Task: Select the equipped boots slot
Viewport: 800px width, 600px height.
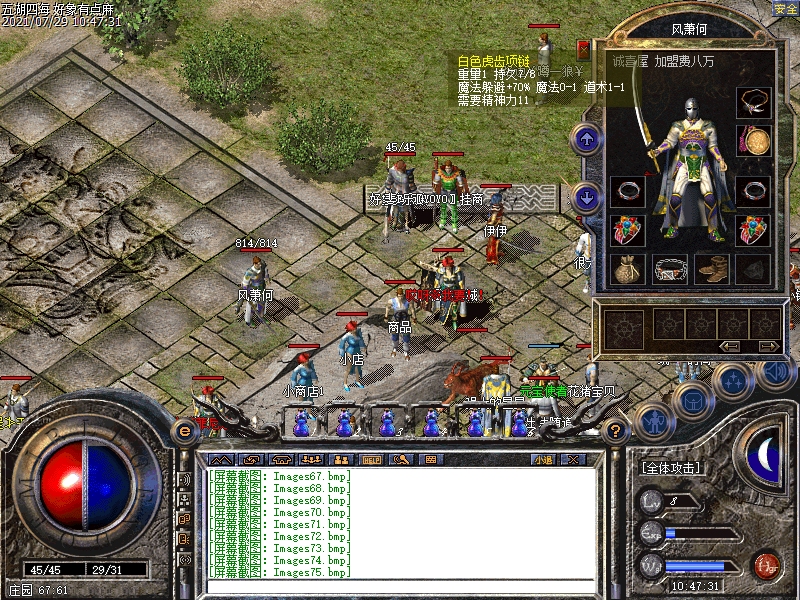Action: (711, 268)
